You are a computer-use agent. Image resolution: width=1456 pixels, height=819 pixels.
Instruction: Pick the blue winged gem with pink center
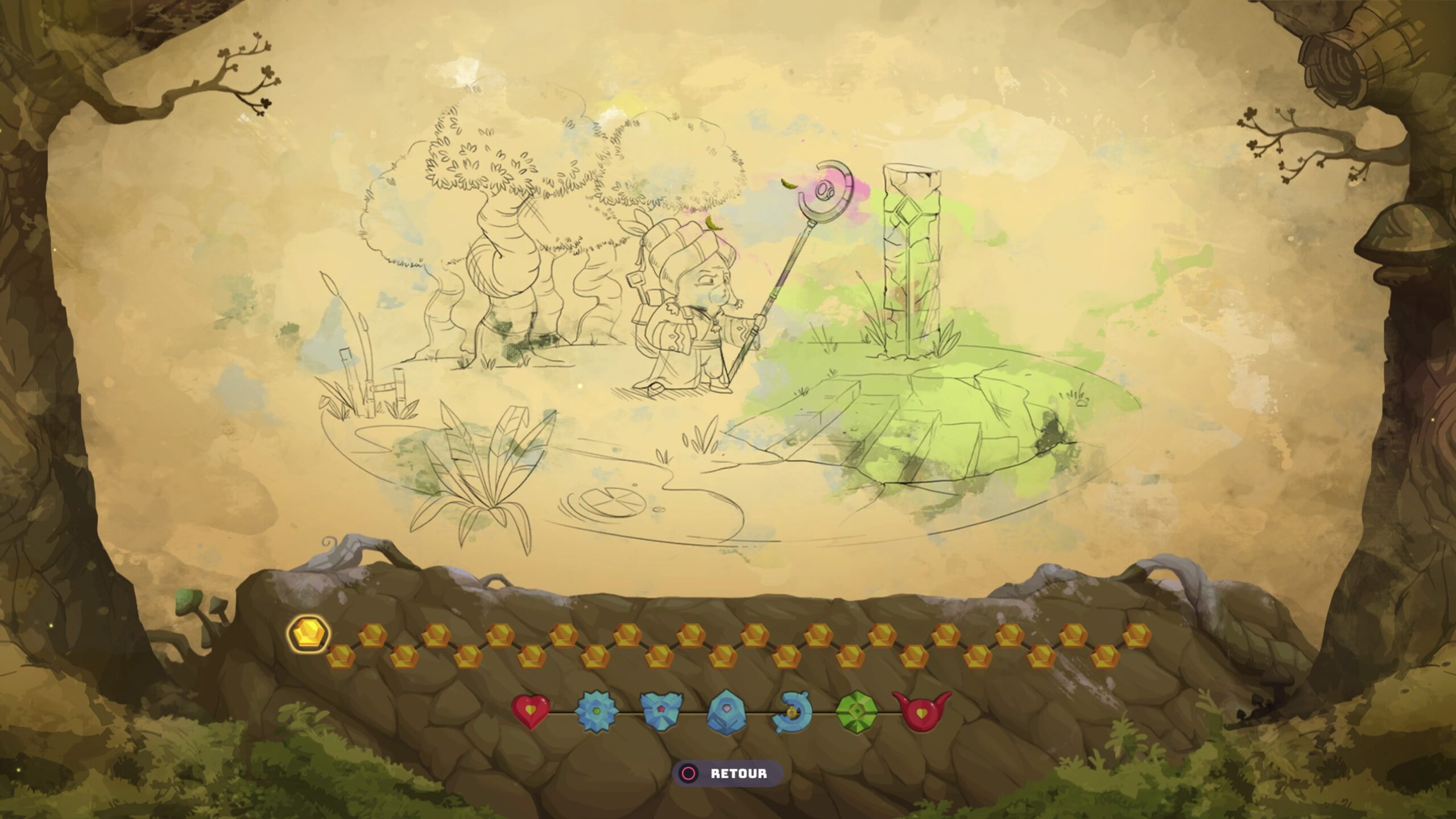pyautogui.click(x=661, y=712)
